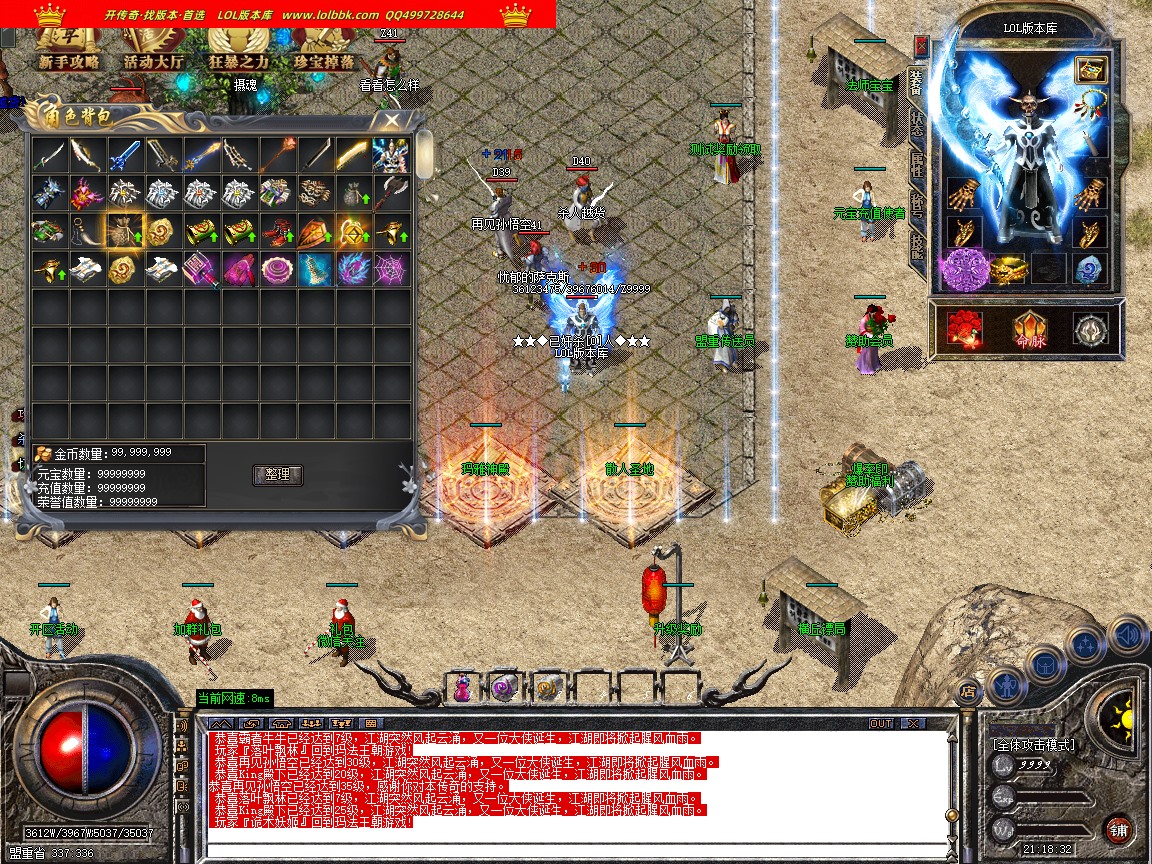Click the red roses icon
The width and height of the screenshot is (1152, 864).
click(964, 329)
